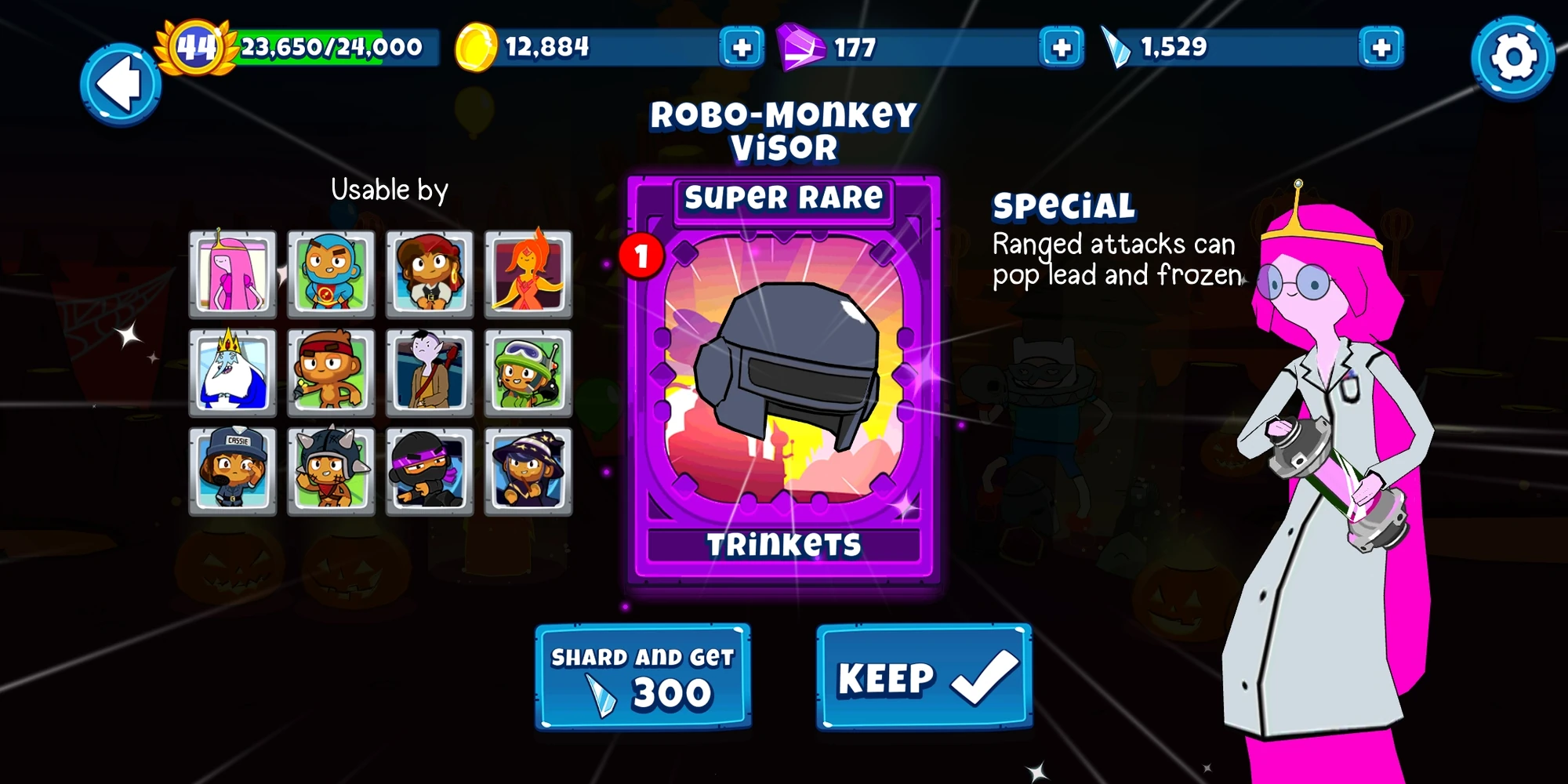Image resolution: width=1568 pixels, height=784 pixels.
Task: Buy more gems via the plus icon
Action: pyautogui.click(x=1062, y=49)
